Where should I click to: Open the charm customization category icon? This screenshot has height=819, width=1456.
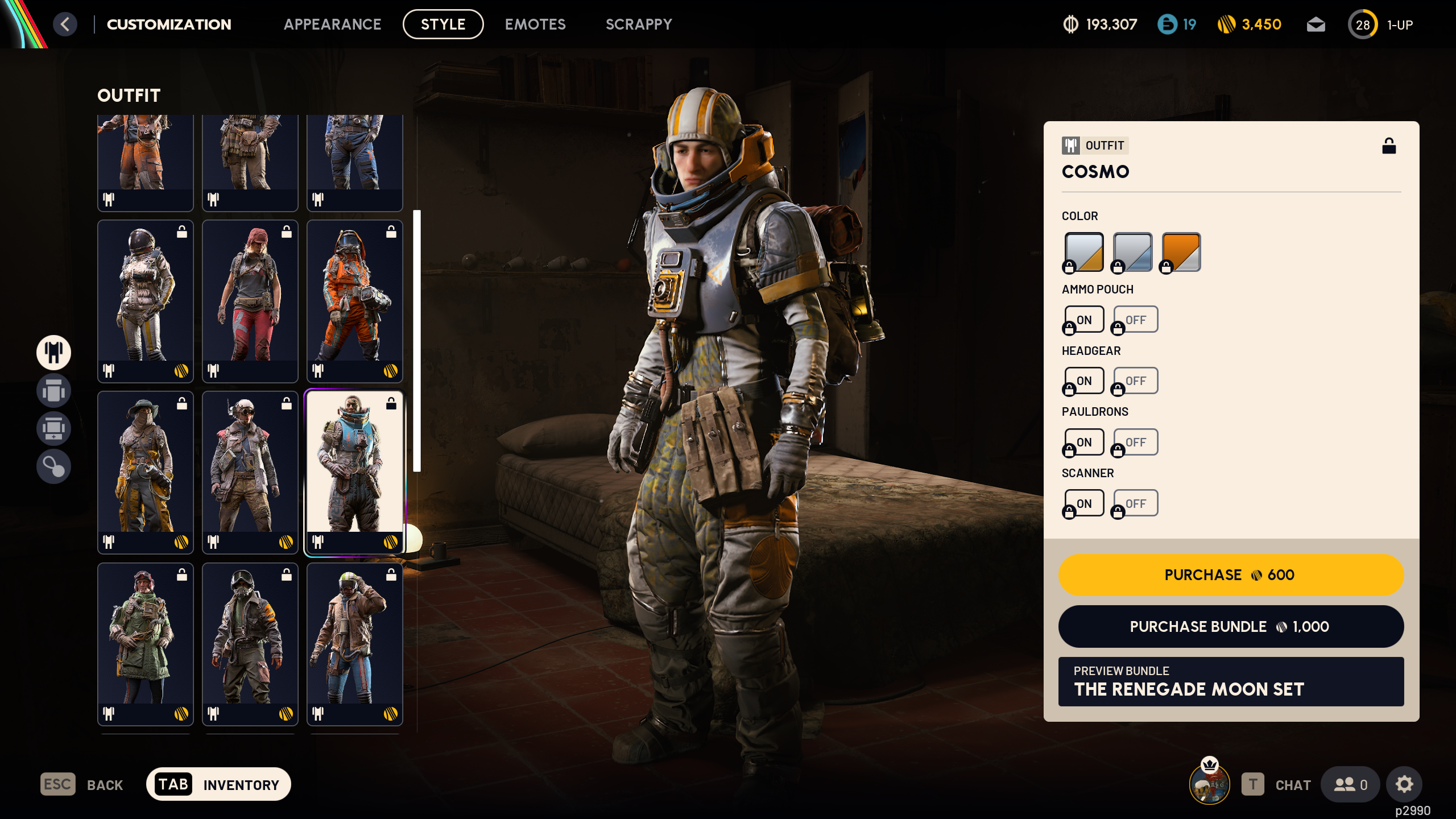coord(53,466)
